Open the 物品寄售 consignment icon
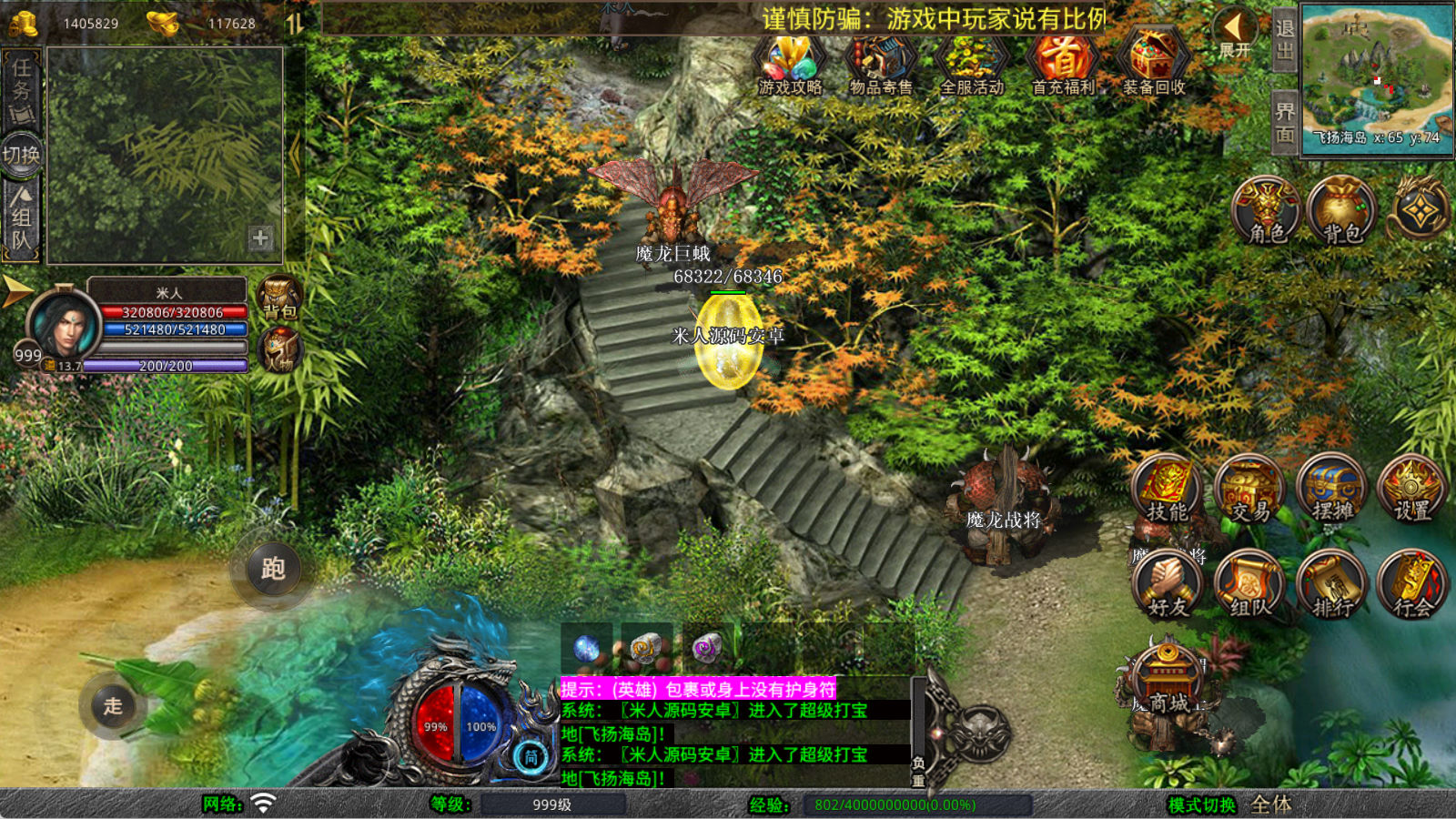 (880, 64)
